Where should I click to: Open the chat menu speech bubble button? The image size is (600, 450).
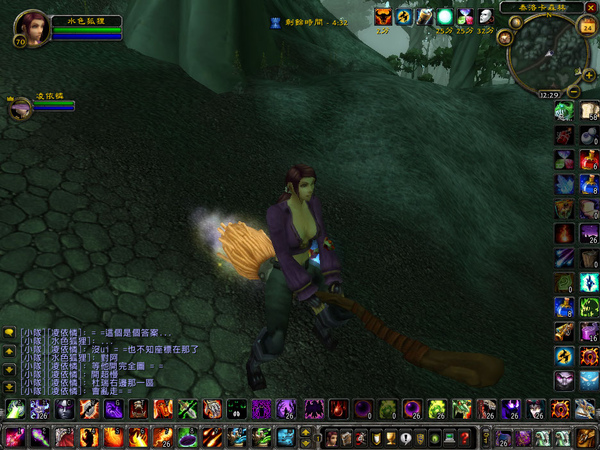(9, 333)
